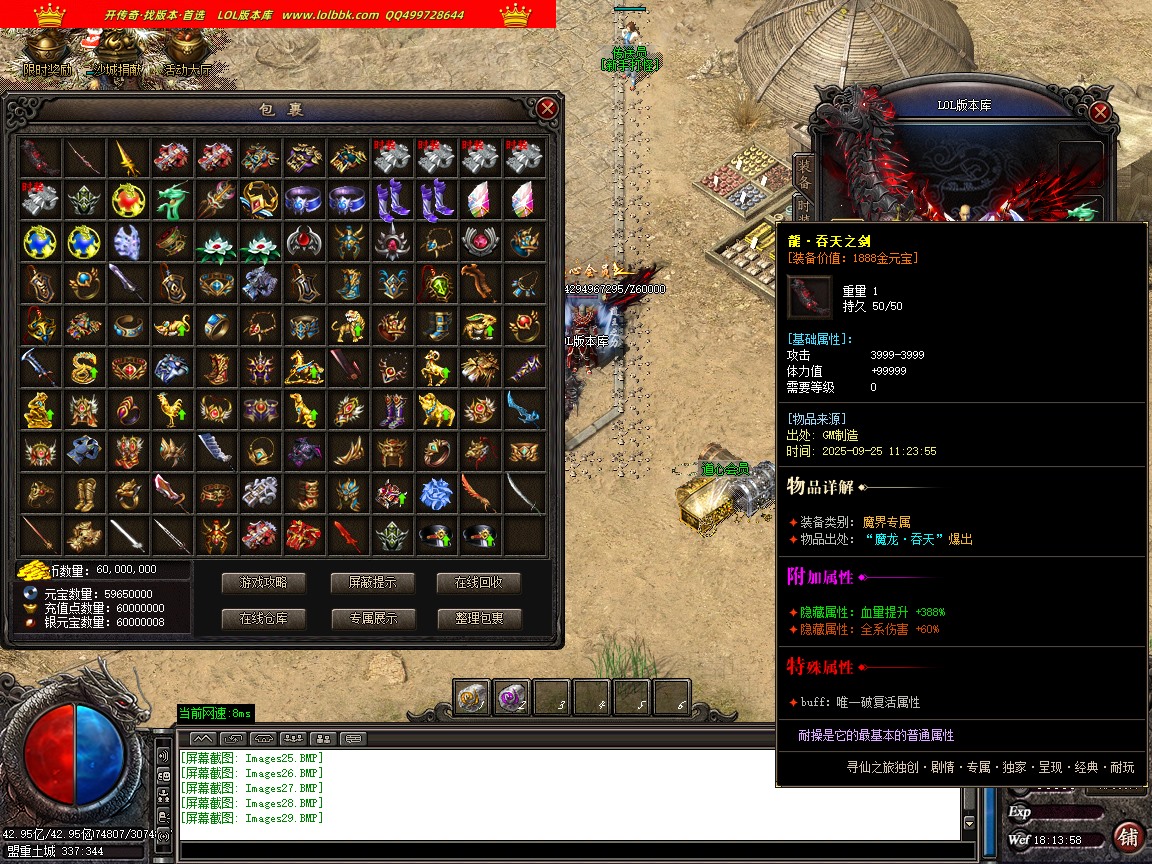Select the golden horse statue item

click(305, 367)
